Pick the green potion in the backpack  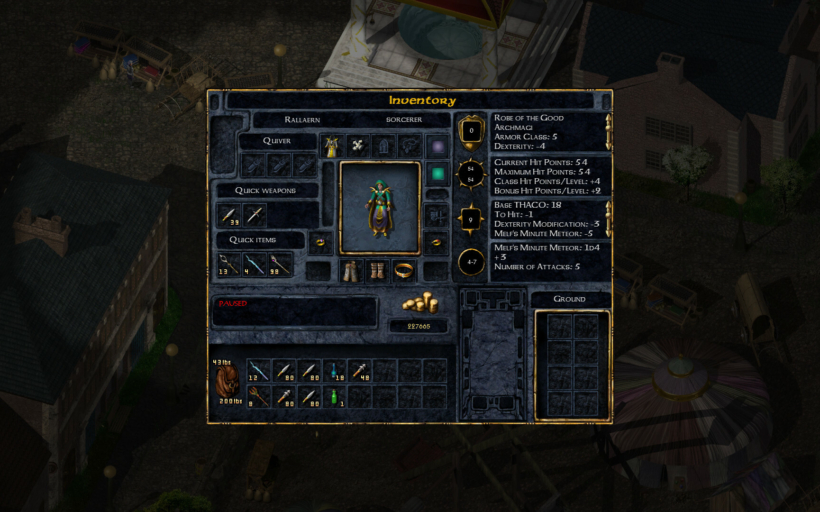tap(335, 397)
